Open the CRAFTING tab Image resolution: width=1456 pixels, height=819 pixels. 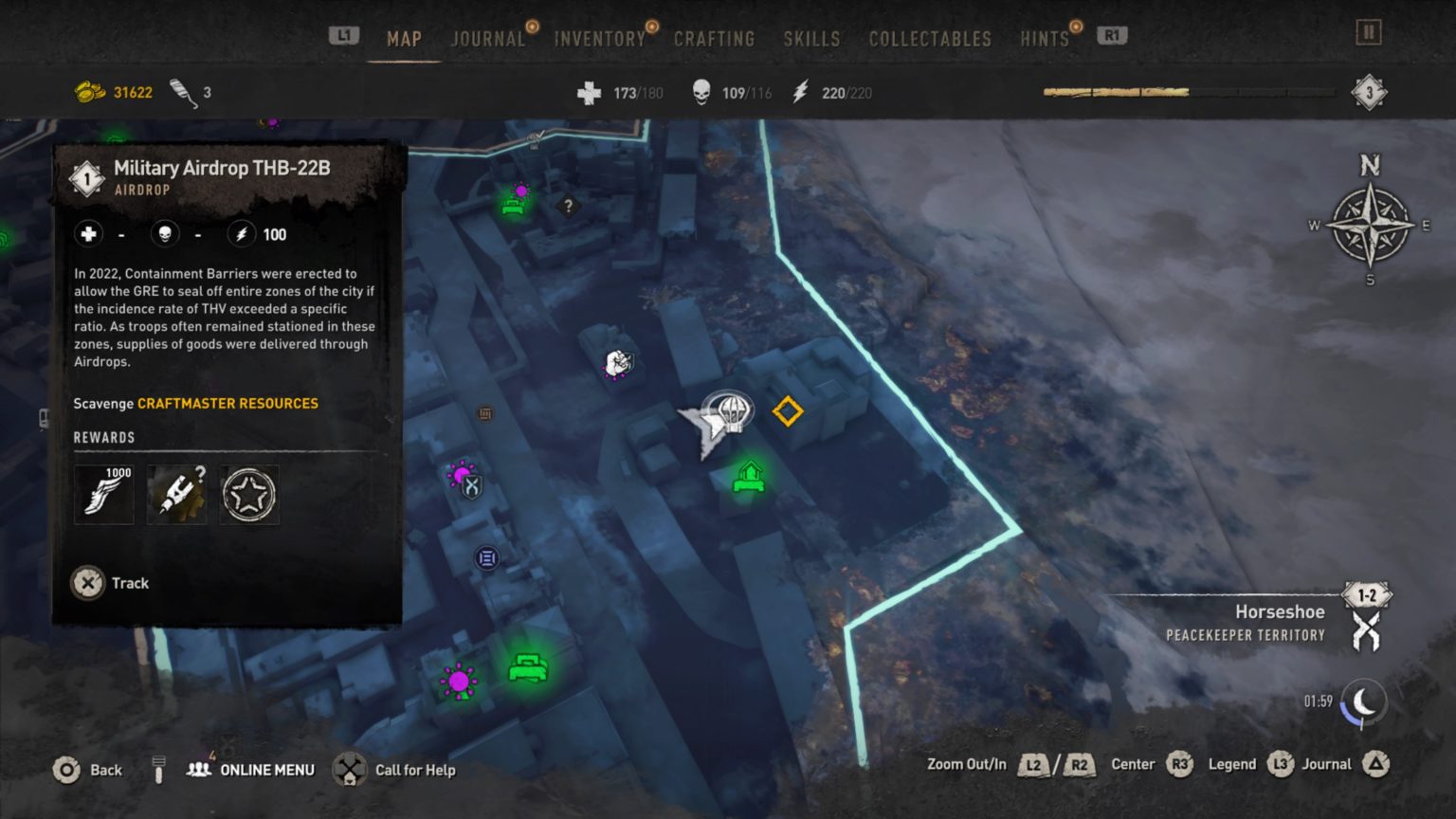(x=715, y=39)
